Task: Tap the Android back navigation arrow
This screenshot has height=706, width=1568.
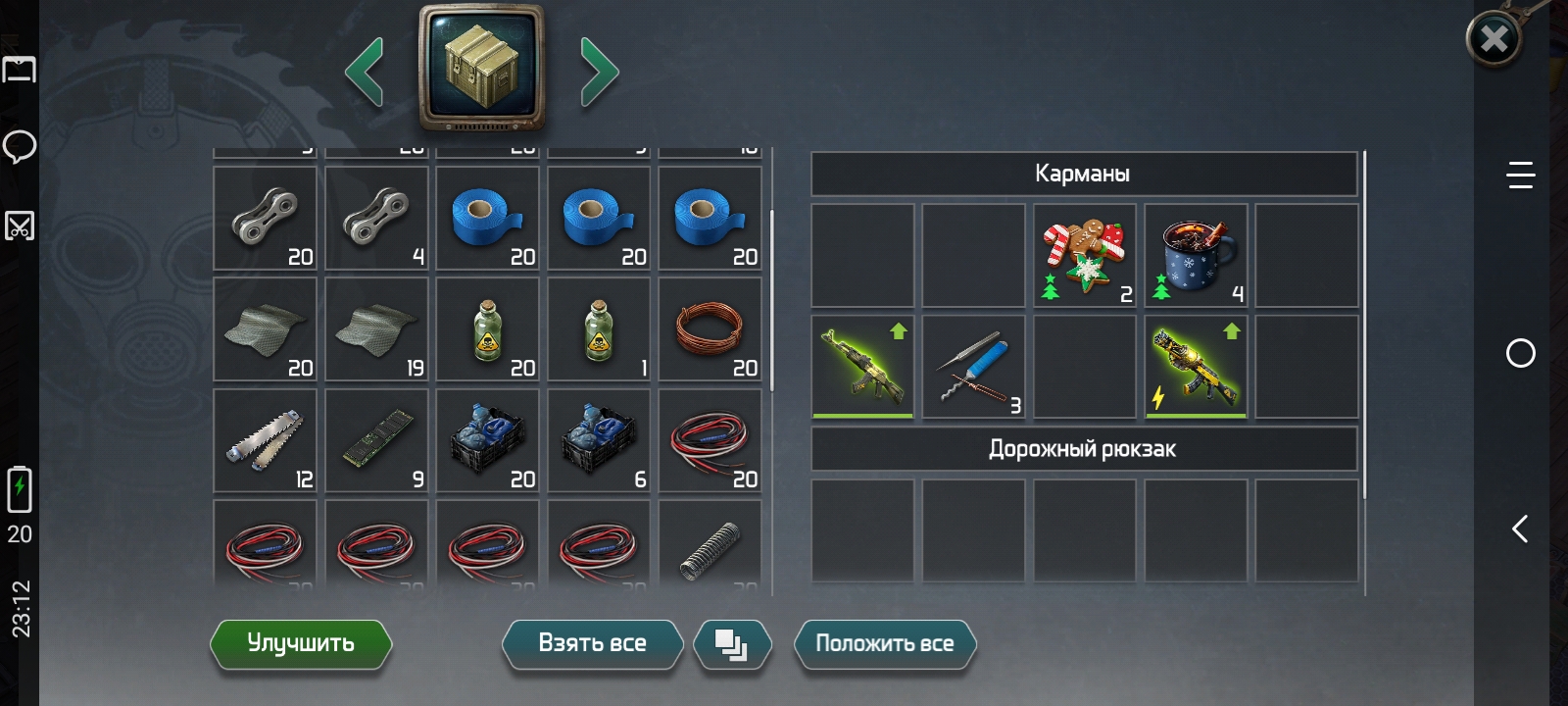Action: pos(1520,529)
